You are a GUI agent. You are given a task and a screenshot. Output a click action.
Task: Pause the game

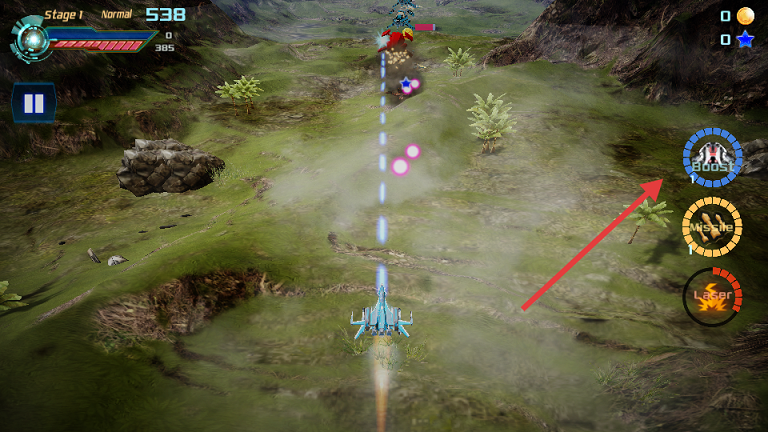point(33,103)
